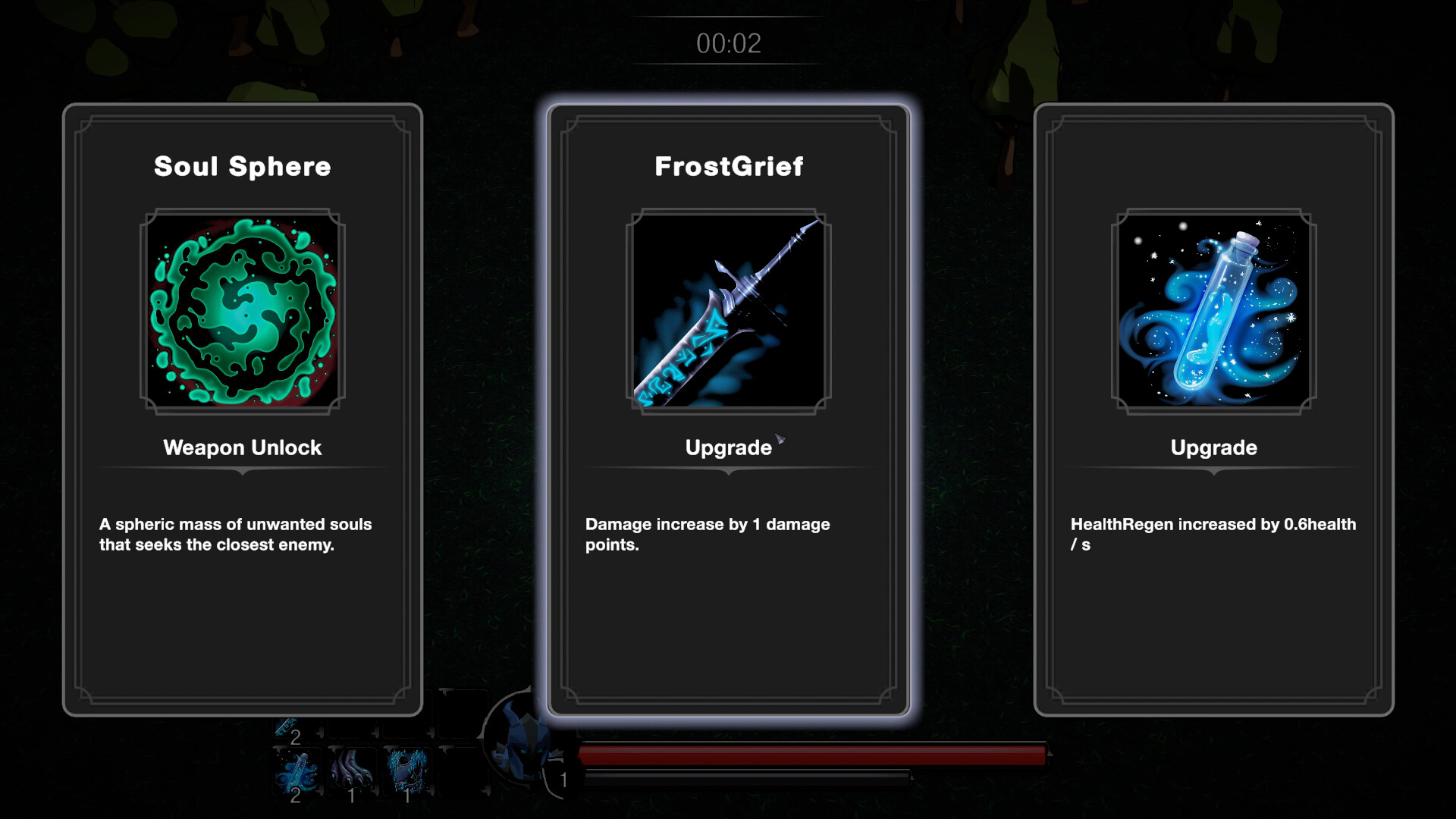Choose the Soul Sphere card
The width and height of the screenshot is (1456, 819).
tap(242, 409)
